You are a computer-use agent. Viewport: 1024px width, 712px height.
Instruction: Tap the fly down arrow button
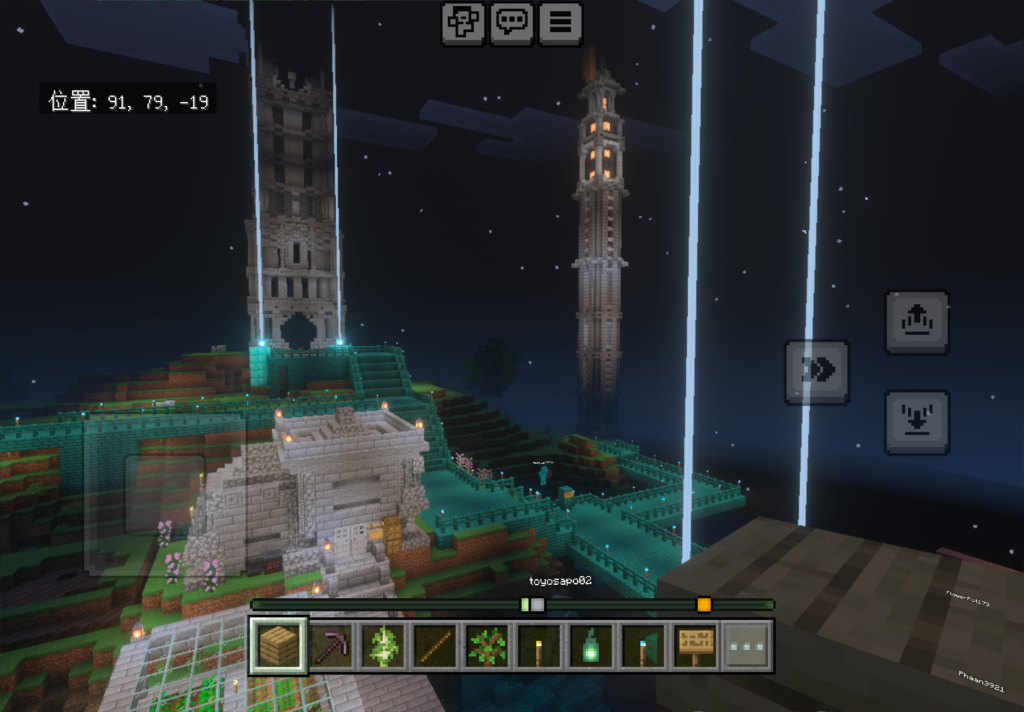coord(916,422)
